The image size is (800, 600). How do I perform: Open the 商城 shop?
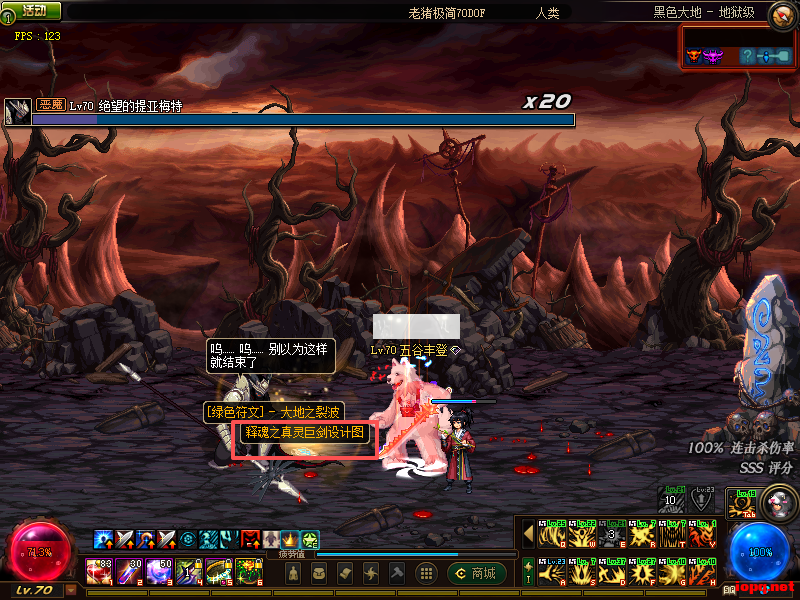pyautogui.click(x=476, y=573)
